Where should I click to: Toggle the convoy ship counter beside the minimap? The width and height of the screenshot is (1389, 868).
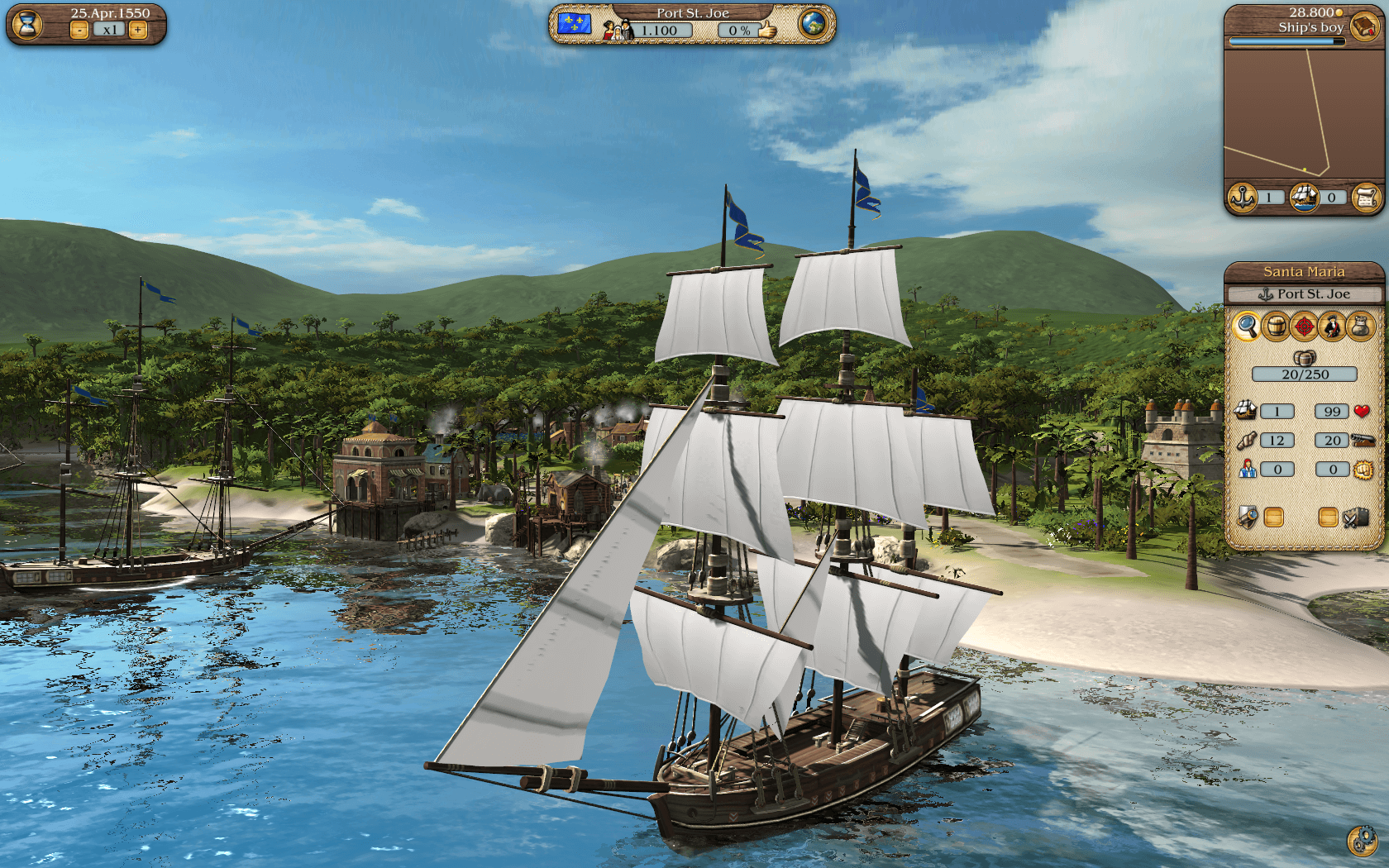tap(1304, 198)
